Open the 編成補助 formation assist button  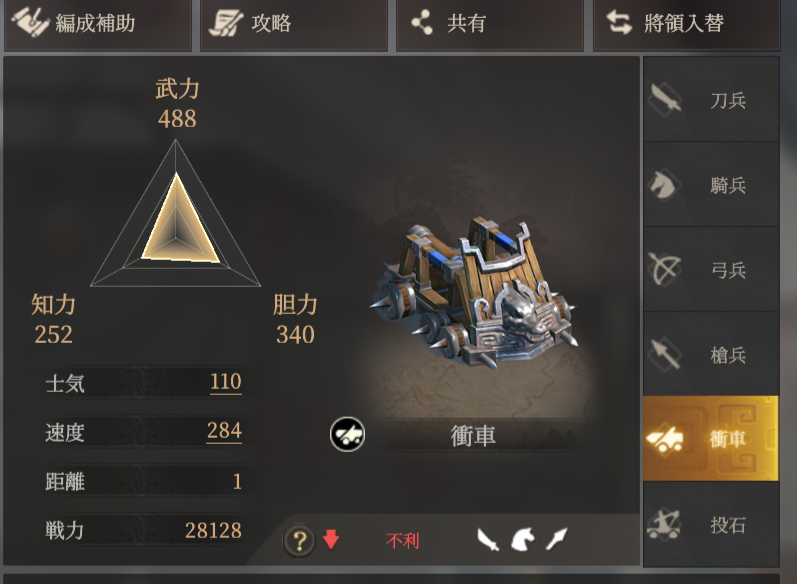(96, 24)
